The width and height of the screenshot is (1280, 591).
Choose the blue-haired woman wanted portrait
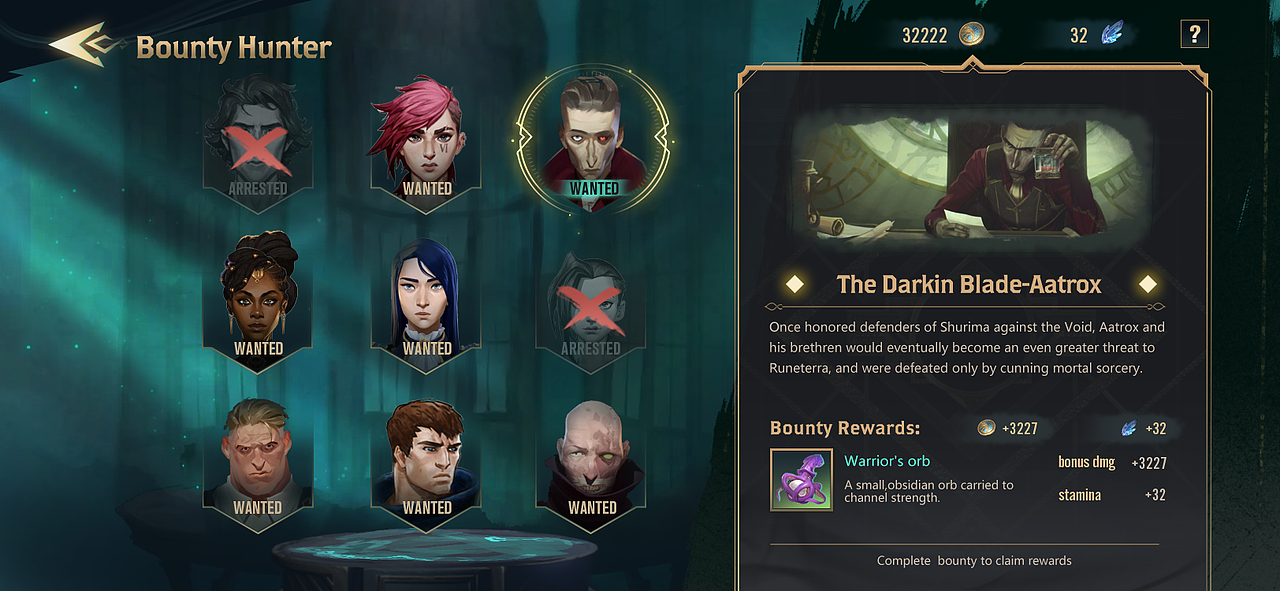427,299
